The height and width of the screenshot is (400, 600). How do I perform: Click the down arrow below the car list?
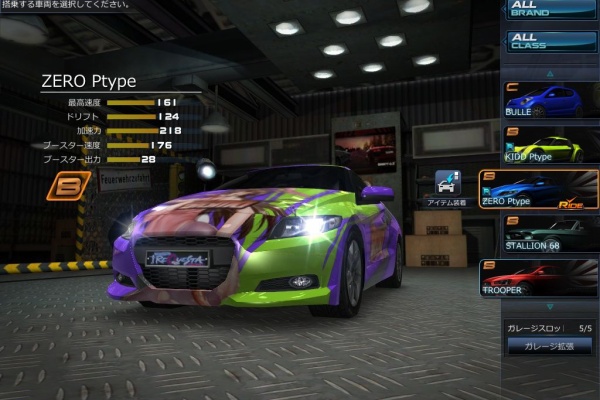[548, 307]
